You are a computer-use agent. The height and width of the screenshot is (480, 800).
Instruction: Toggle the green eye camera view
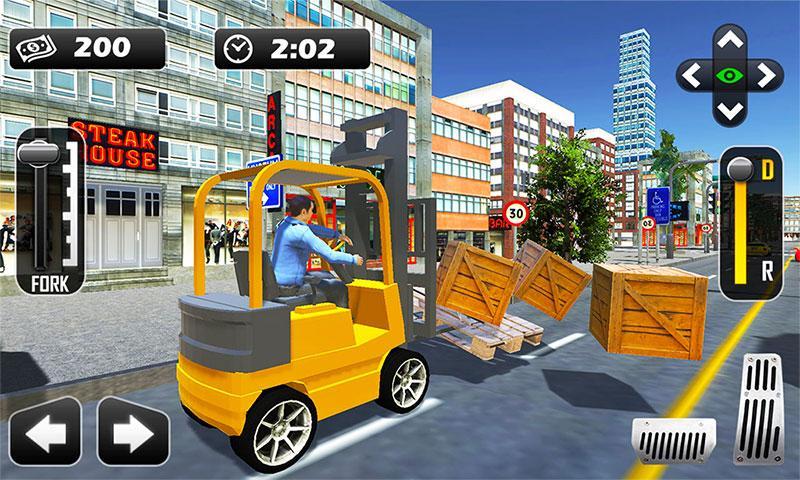pyautogui.click(x=729, y=76)
